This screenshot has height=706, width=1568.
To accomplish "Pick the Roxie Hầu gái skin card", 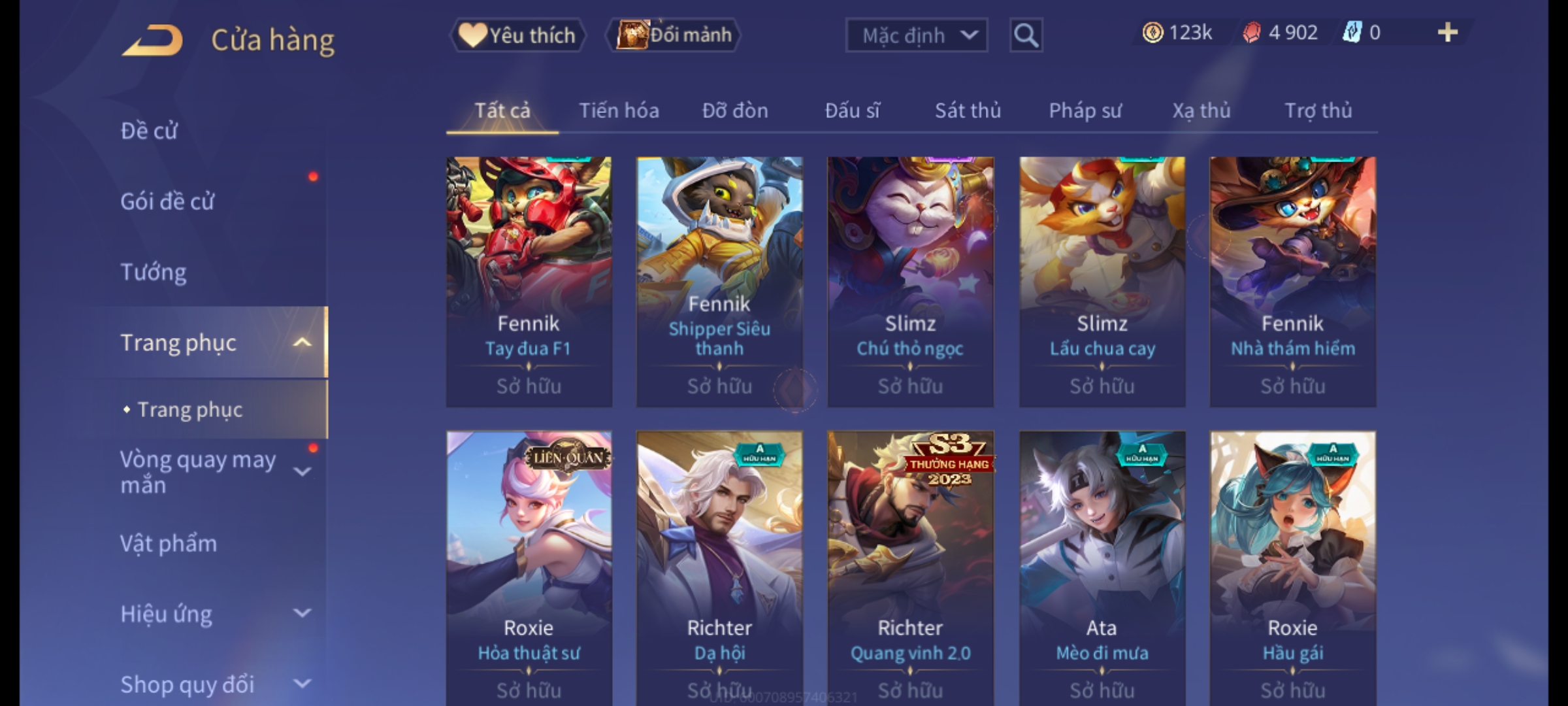I will (x=1292, y=562).
